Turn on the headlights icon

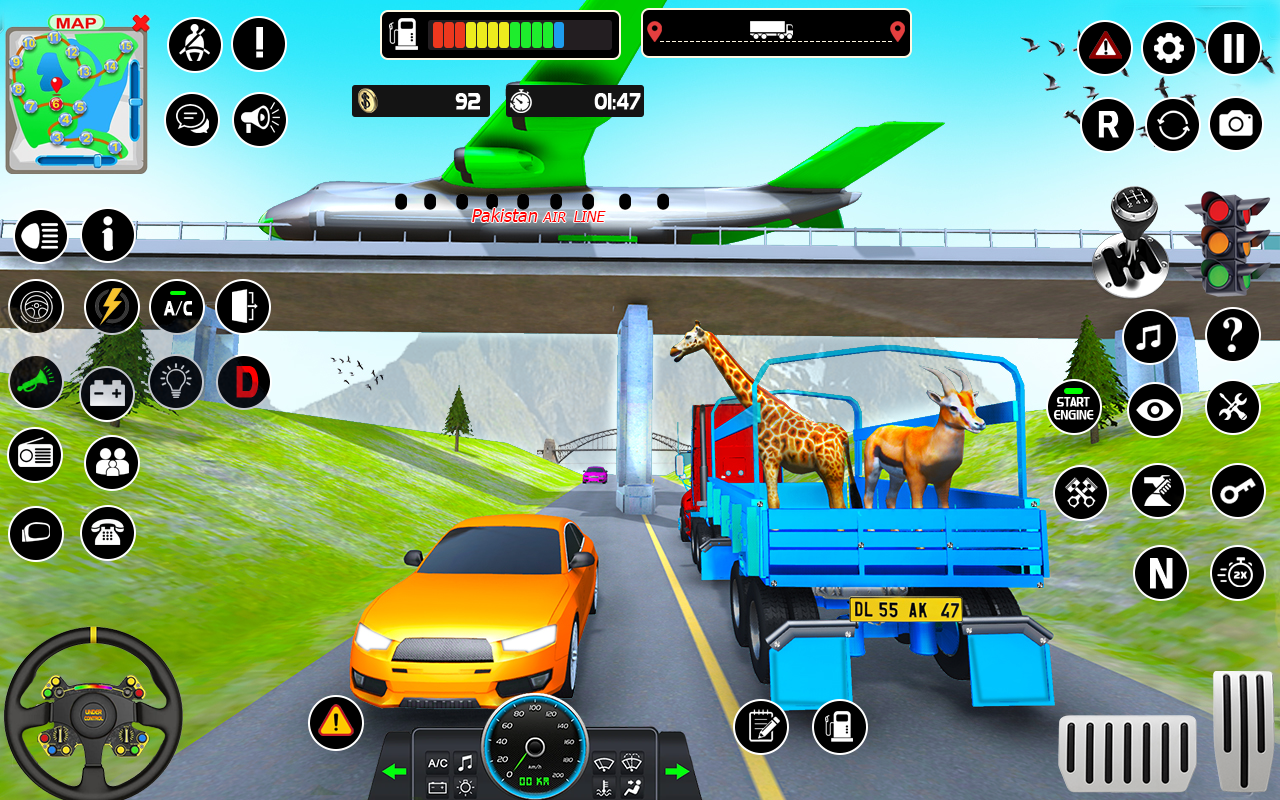pyautogui.click(x=40, y=237)
